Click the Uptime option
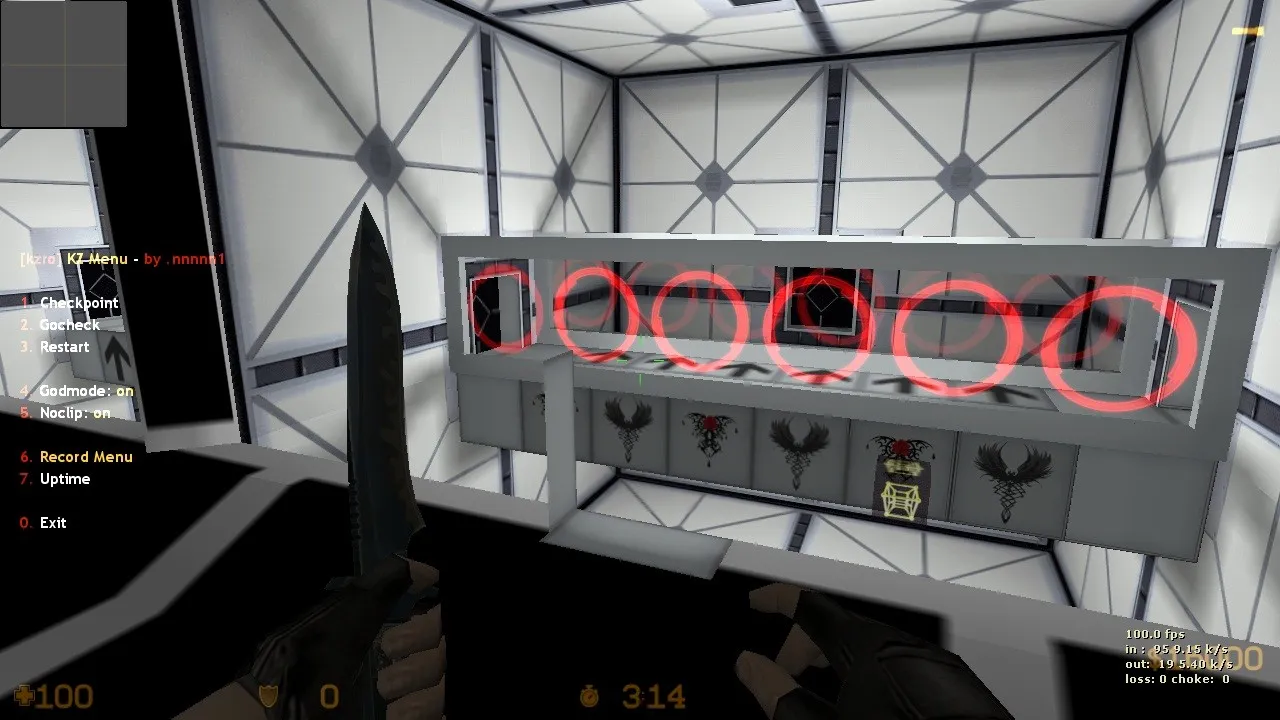 point(64,479)
